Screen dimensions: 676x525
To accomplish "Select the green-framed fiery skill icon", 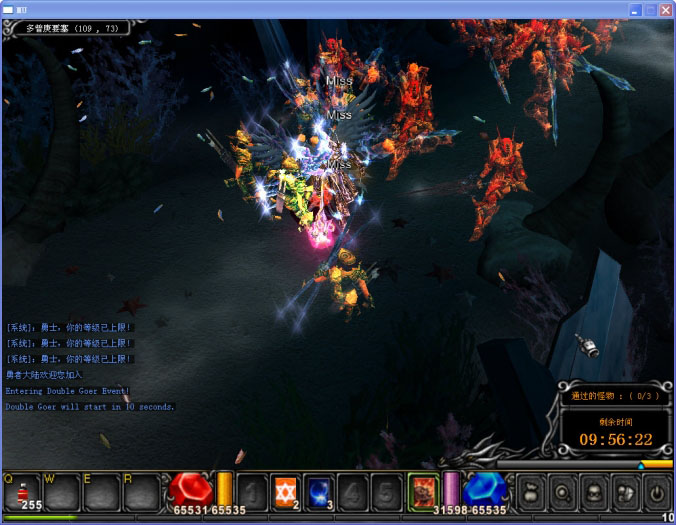I will pos(423,491).
